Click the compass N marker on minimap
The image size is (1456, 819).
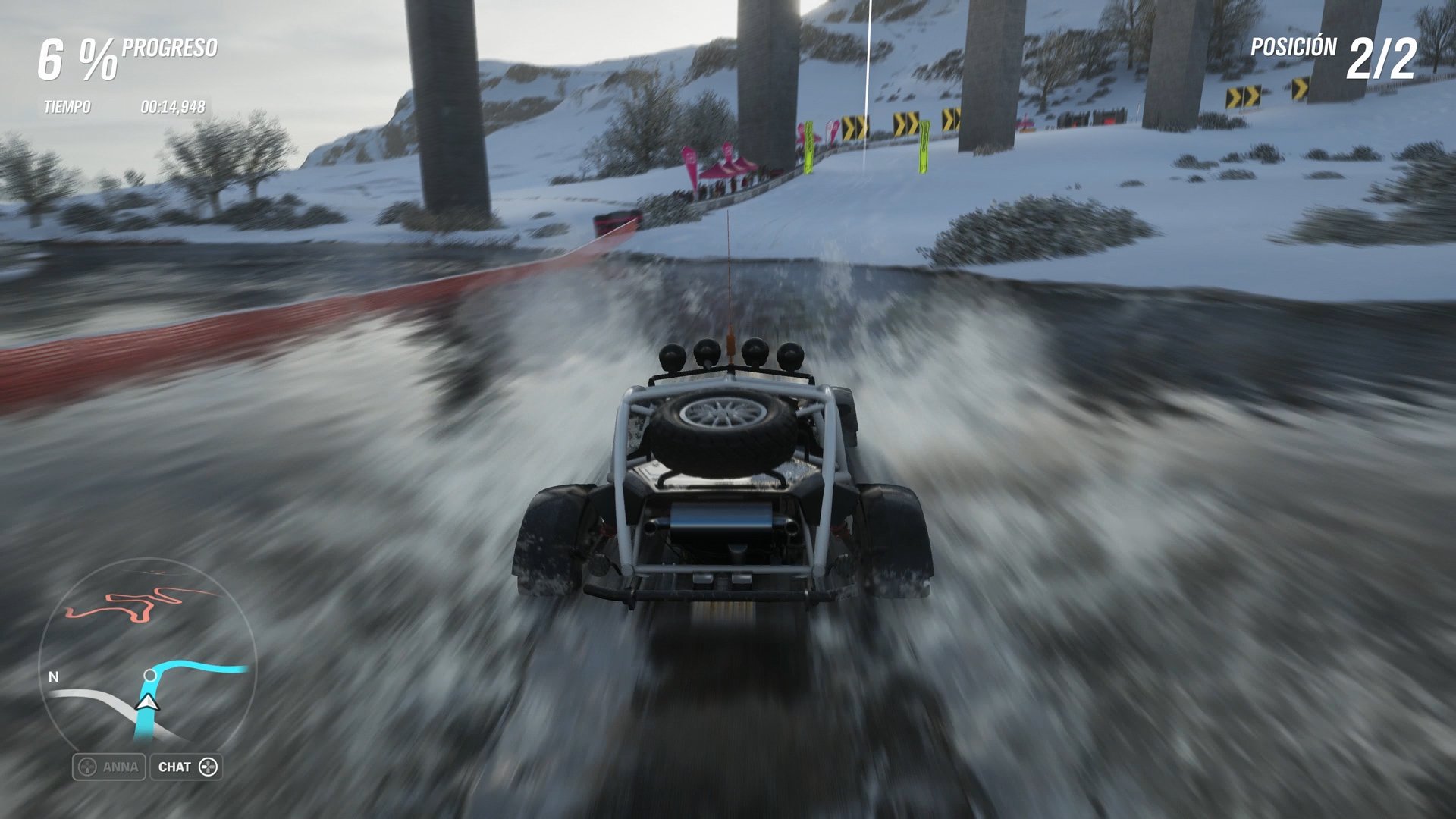[52, 676]
